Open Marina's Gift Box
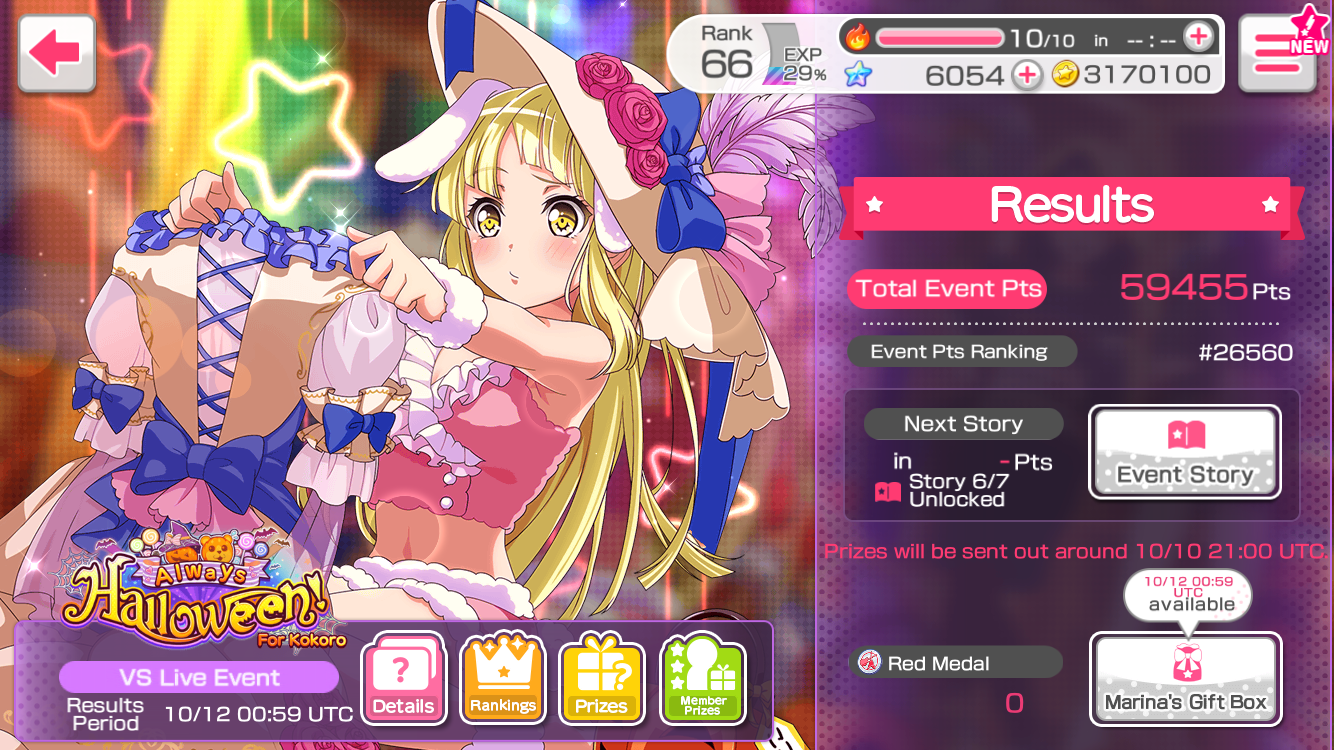1334x750 pixels. [x=1184, y=678]
